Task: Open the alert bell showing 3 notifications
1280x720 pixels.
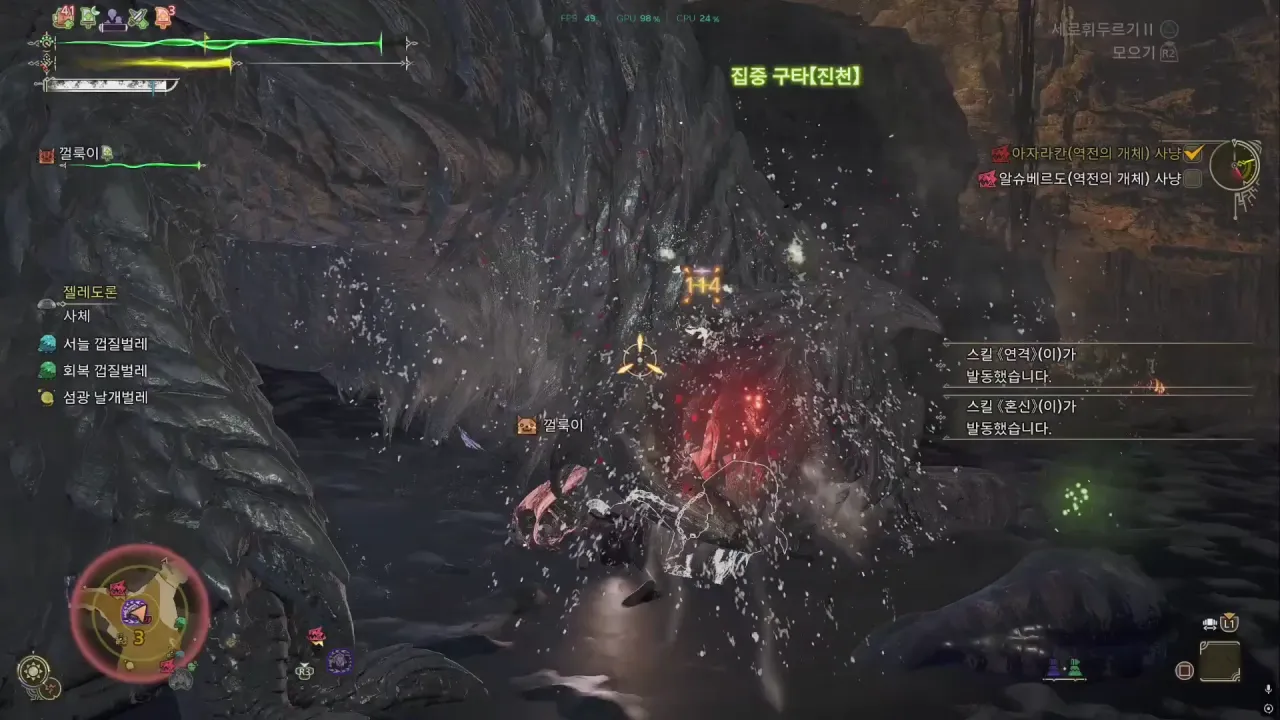Action: (163, 14)
